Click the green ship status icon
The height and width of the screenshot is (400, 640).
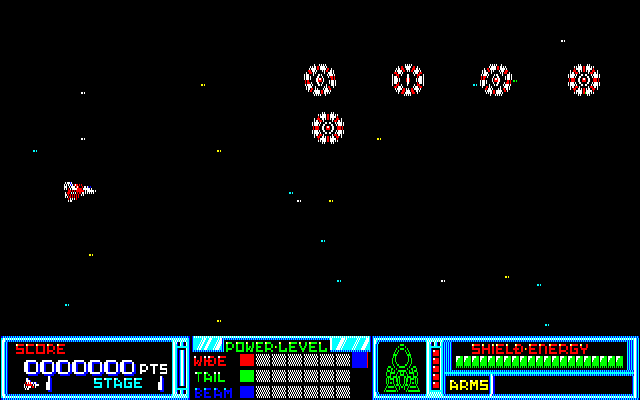coord(400,368)
